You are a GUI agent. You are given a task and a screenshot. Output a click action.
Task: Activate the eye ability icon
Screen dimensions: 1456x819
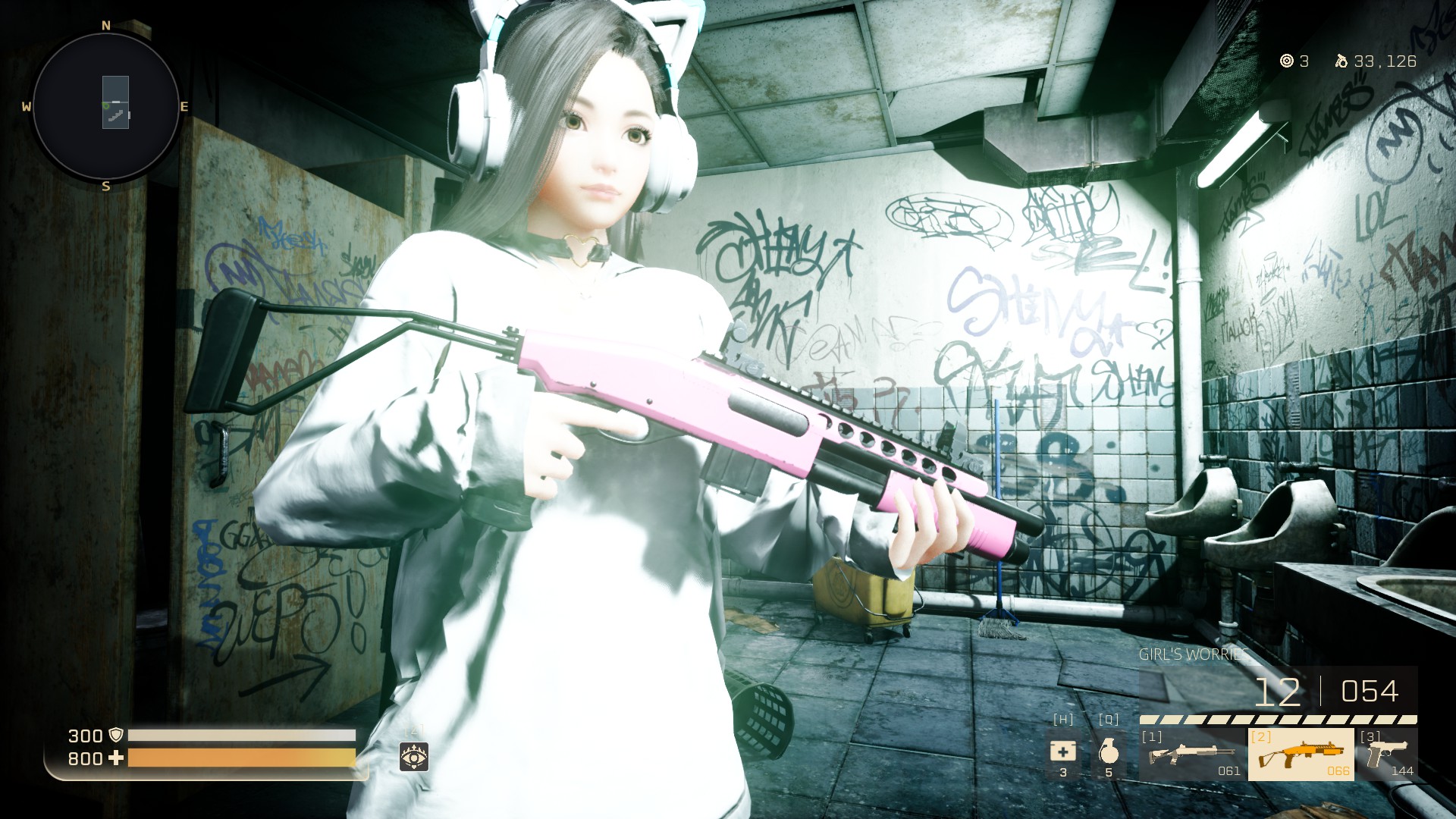414,756
